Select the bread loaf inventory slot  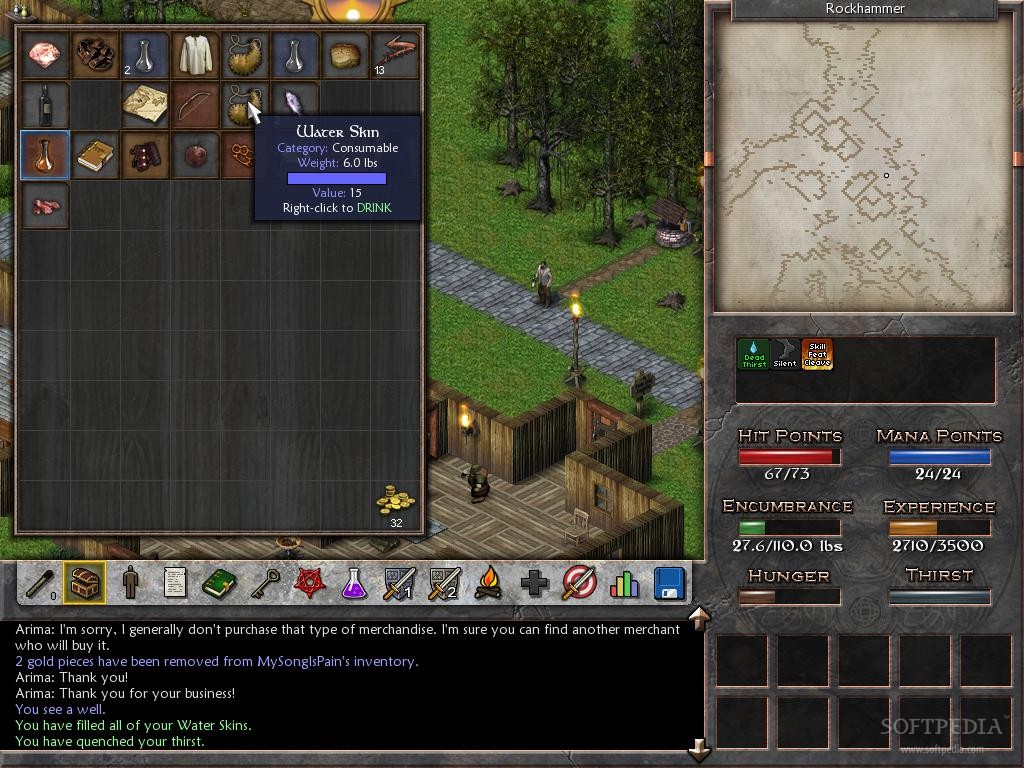[345, 55]
